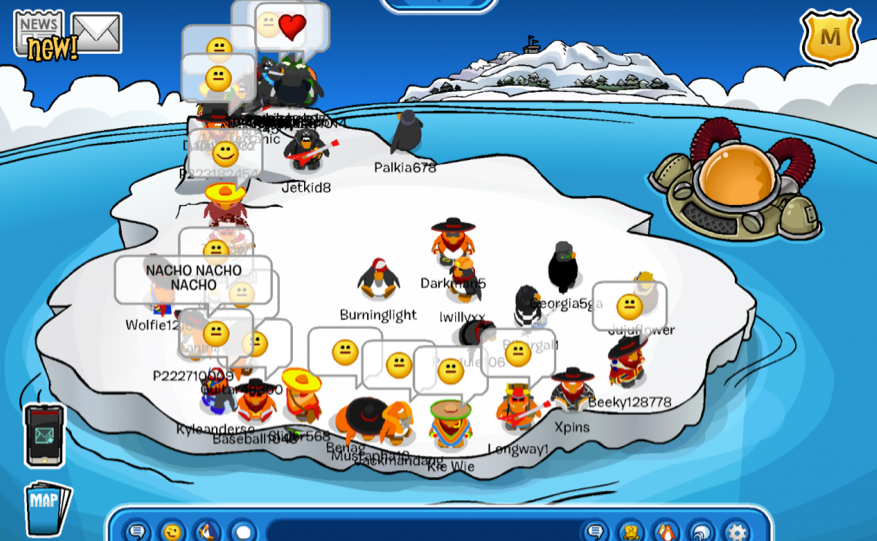Send the chat message
The height and width of the screenshot is (541, 877).
tap(596, 531)
